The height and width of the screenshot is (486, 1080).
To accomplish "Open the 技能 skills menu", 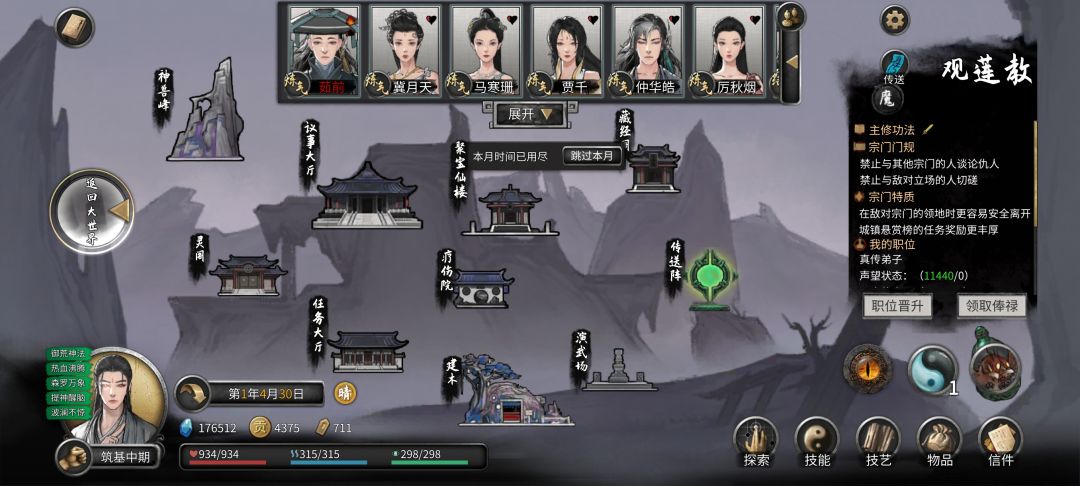I will pos(817,442).
